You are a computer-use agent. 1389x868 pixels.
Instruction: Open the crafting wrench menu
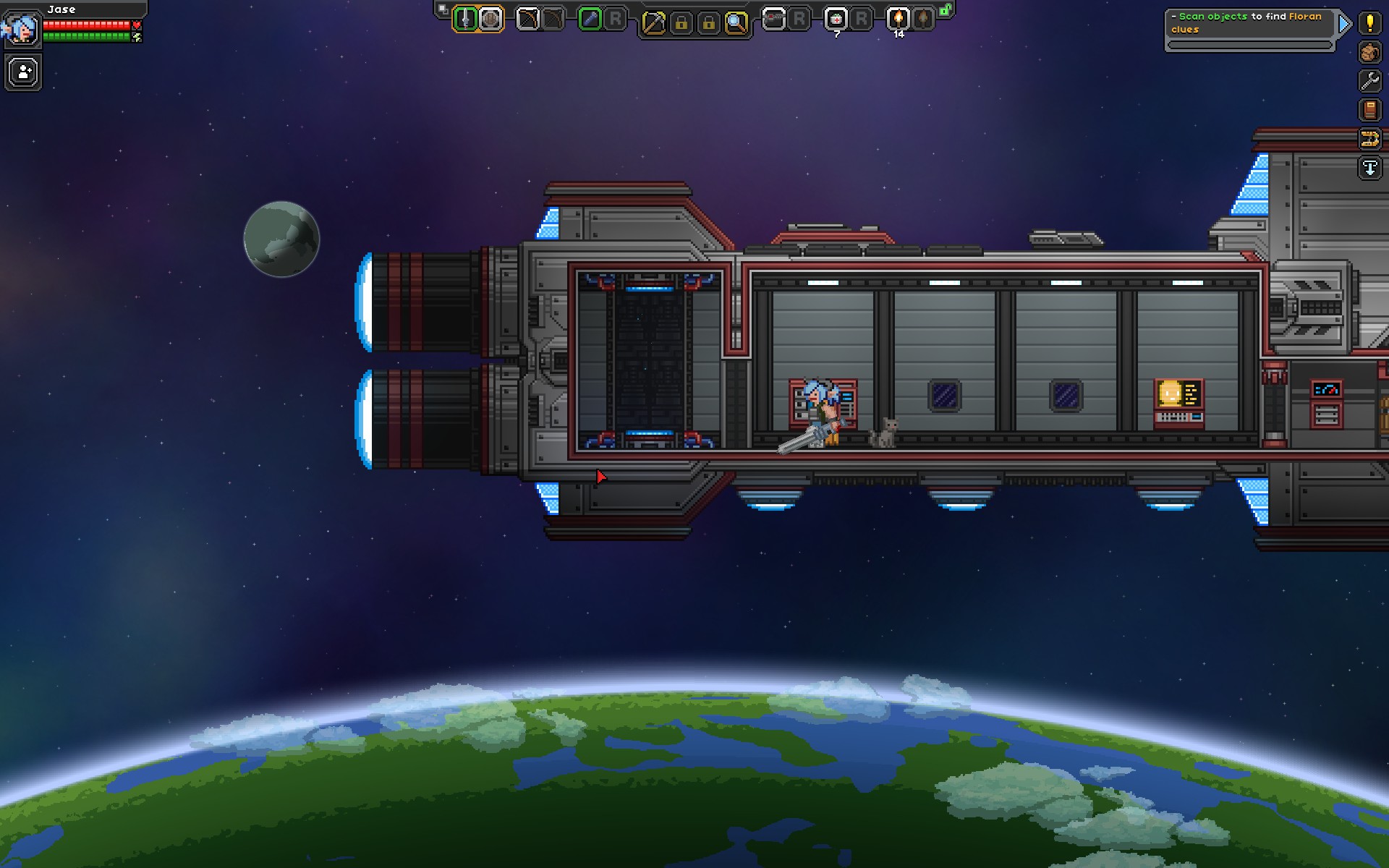pyautogui.click(x=1369, y=81)
